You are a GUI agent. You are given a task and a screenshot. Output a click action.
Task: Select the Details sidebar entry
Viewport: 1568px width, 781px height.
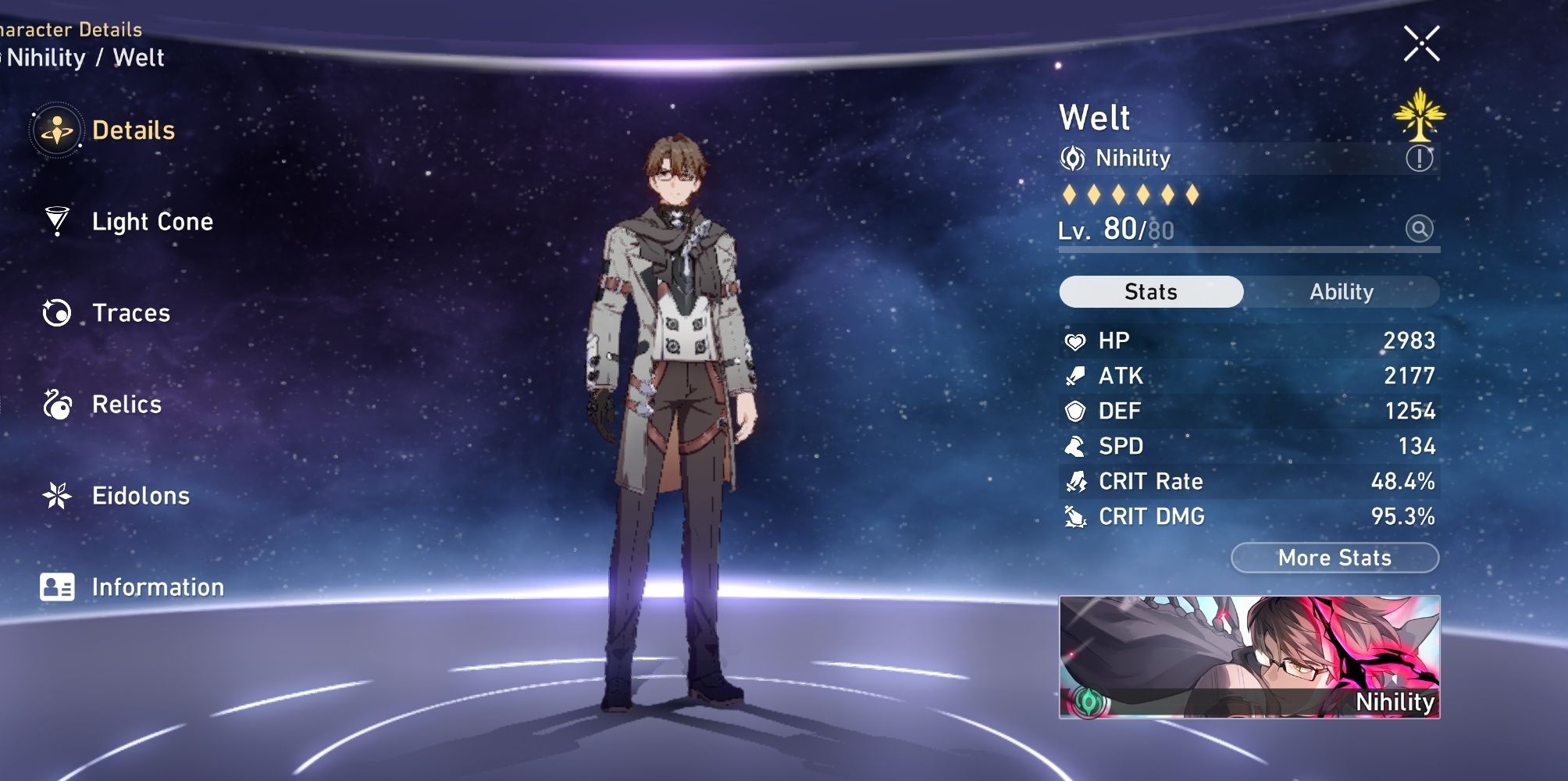coord(134,130)
